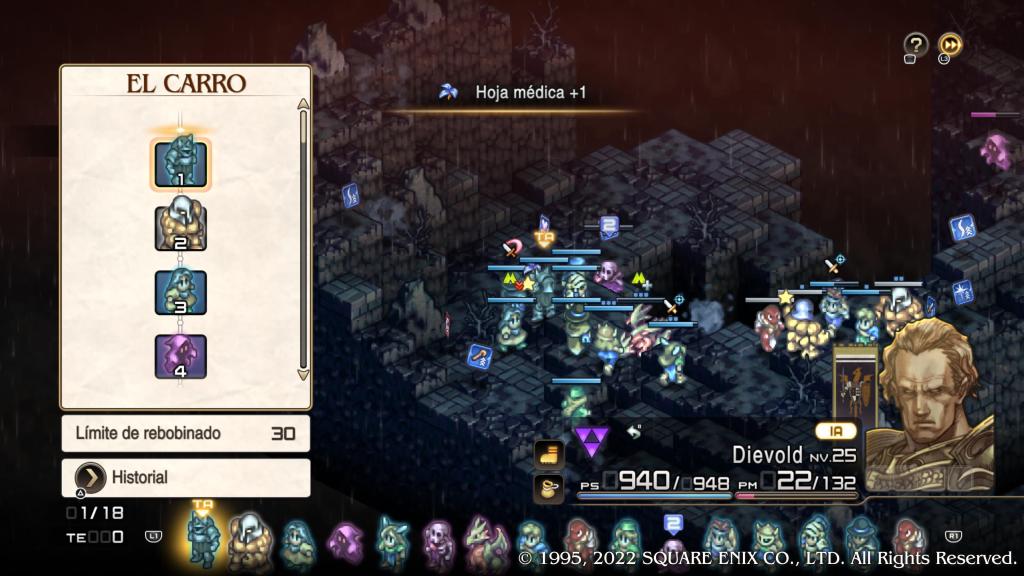Select the dragon unit in the turn order bar
The width and height of the screenshot is (1024, 576).
[x=485, y=543]
